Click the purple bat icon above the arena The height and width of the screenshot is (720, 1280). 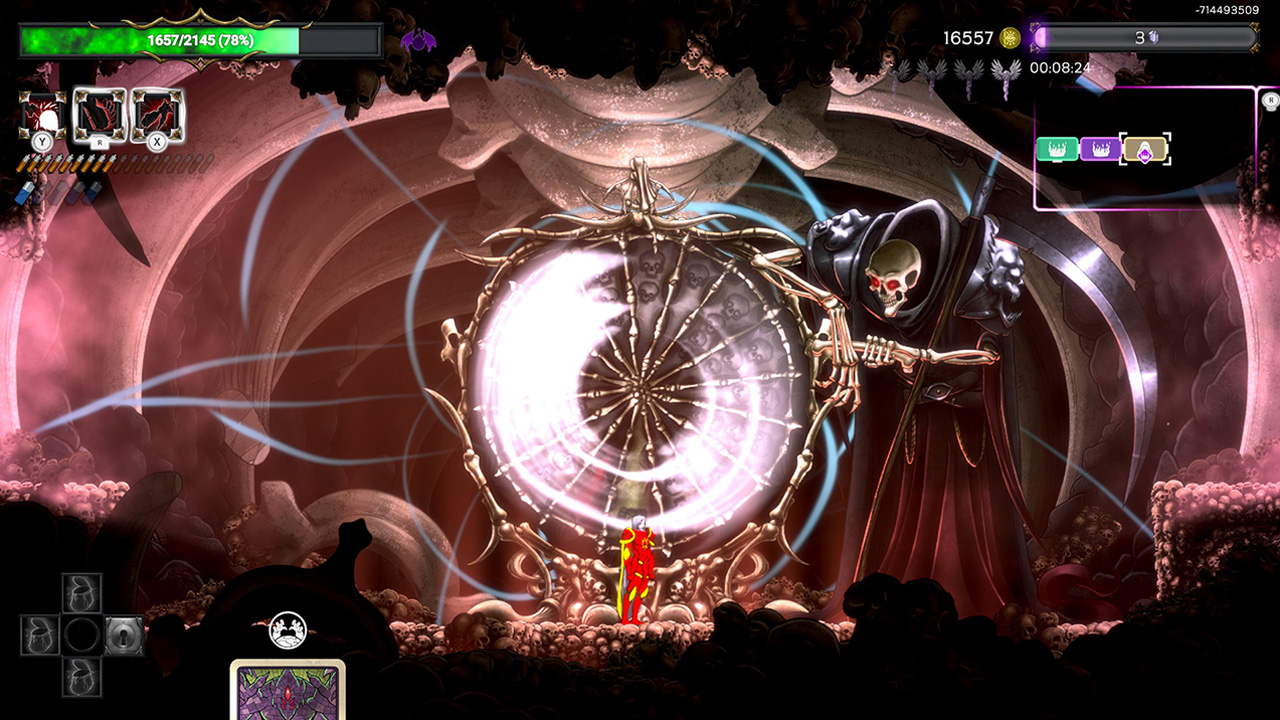coord(417,39)
